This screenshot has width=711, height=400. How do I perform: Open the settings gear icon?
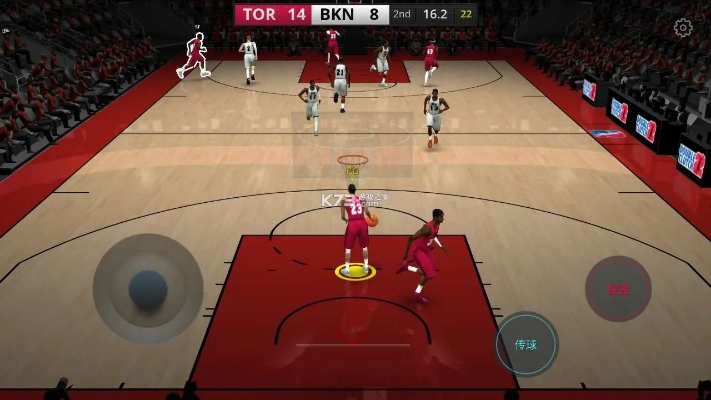point(683,28)
